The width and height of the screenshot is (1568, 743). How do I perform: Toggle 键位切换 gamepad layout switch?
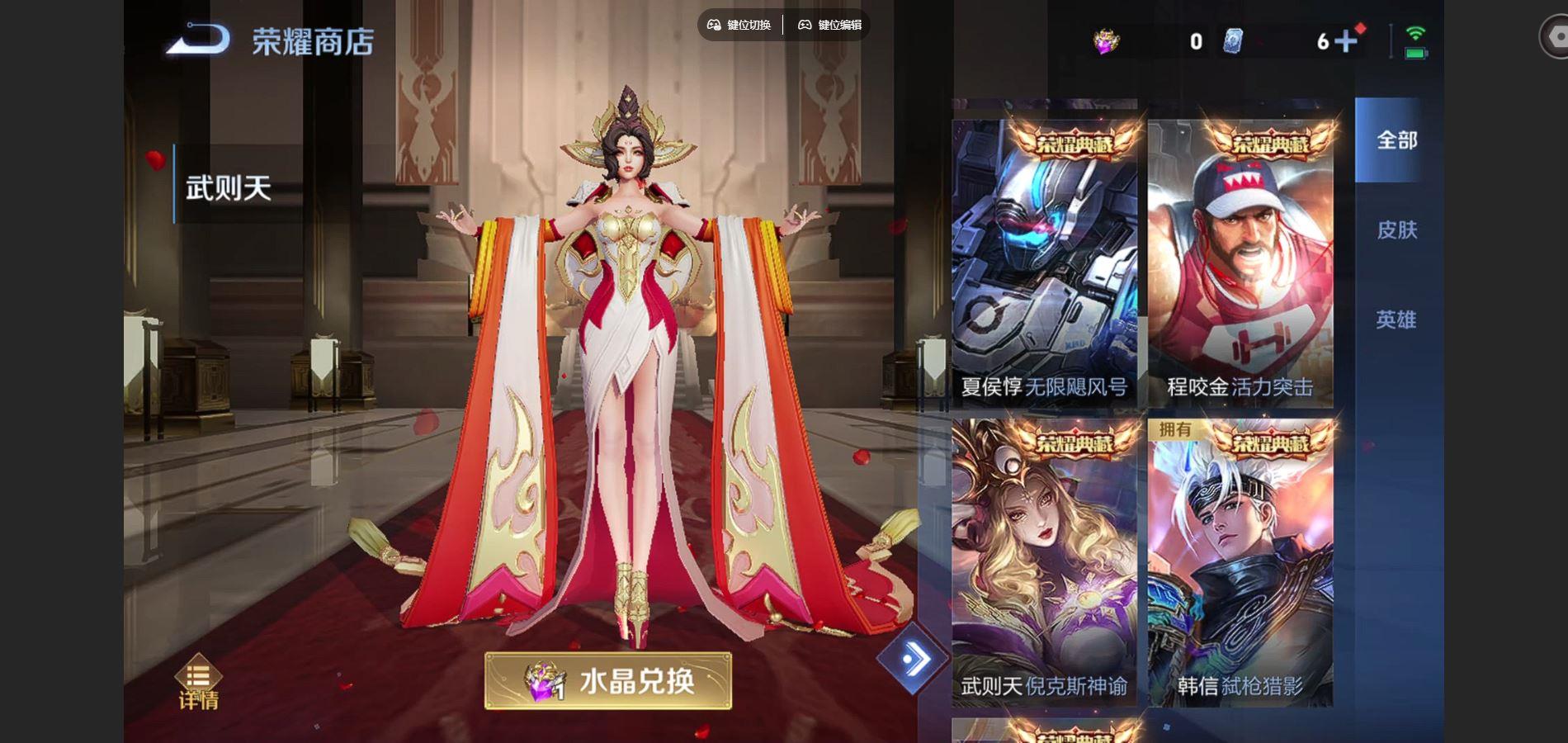(739, 26)
